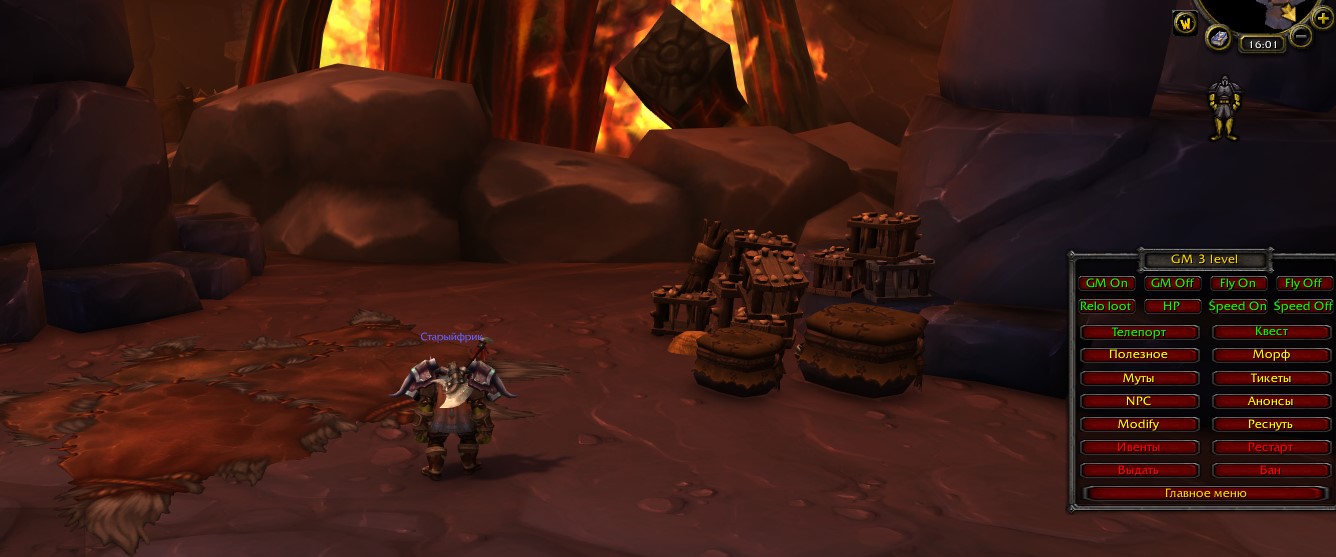The image size is (1336, 557).
Task: Disable flying with Fly Off
Action: (1303, 284)
